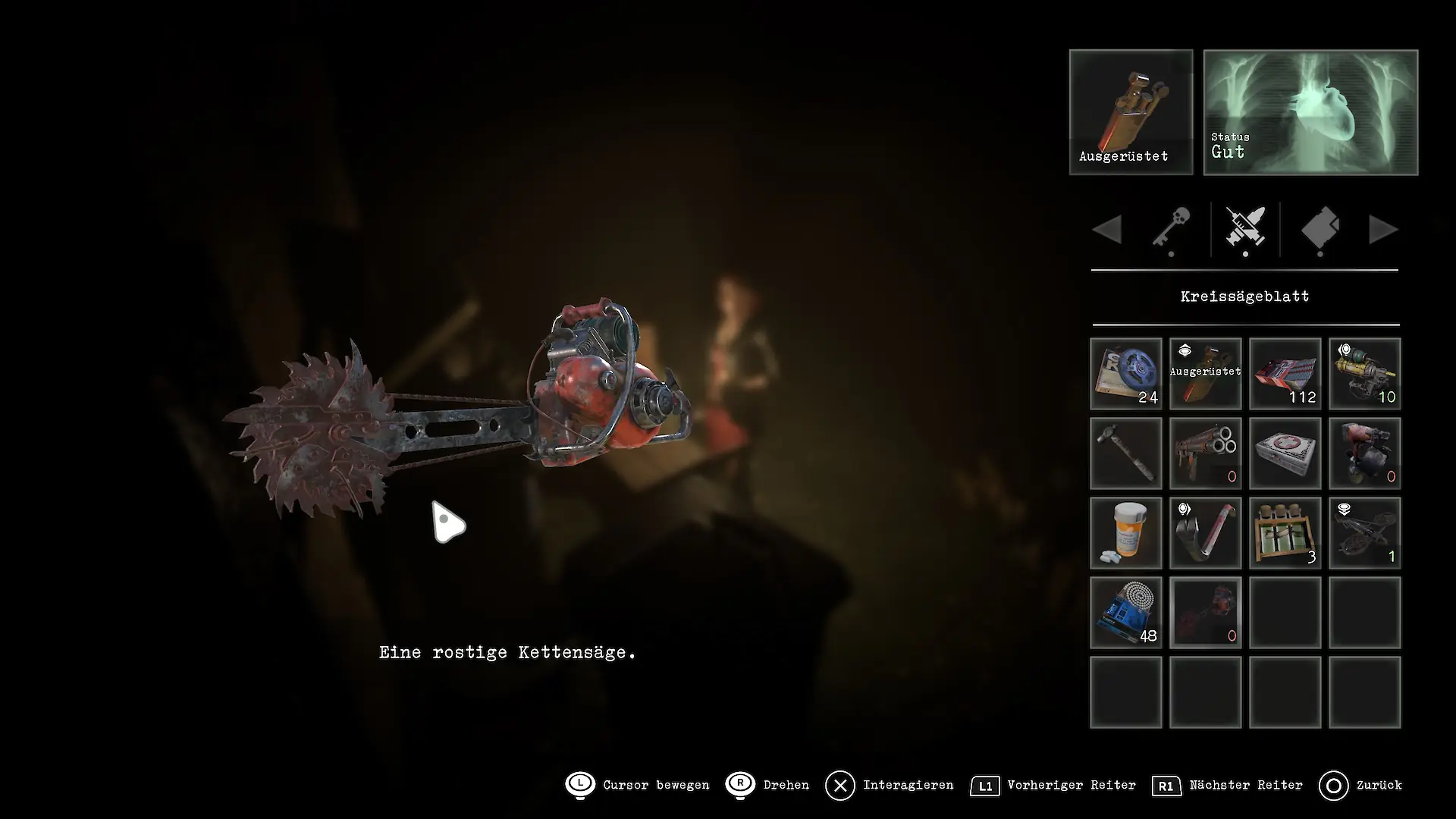
Task: Pick the hammer in the inventory
Action: (1126, 453)
